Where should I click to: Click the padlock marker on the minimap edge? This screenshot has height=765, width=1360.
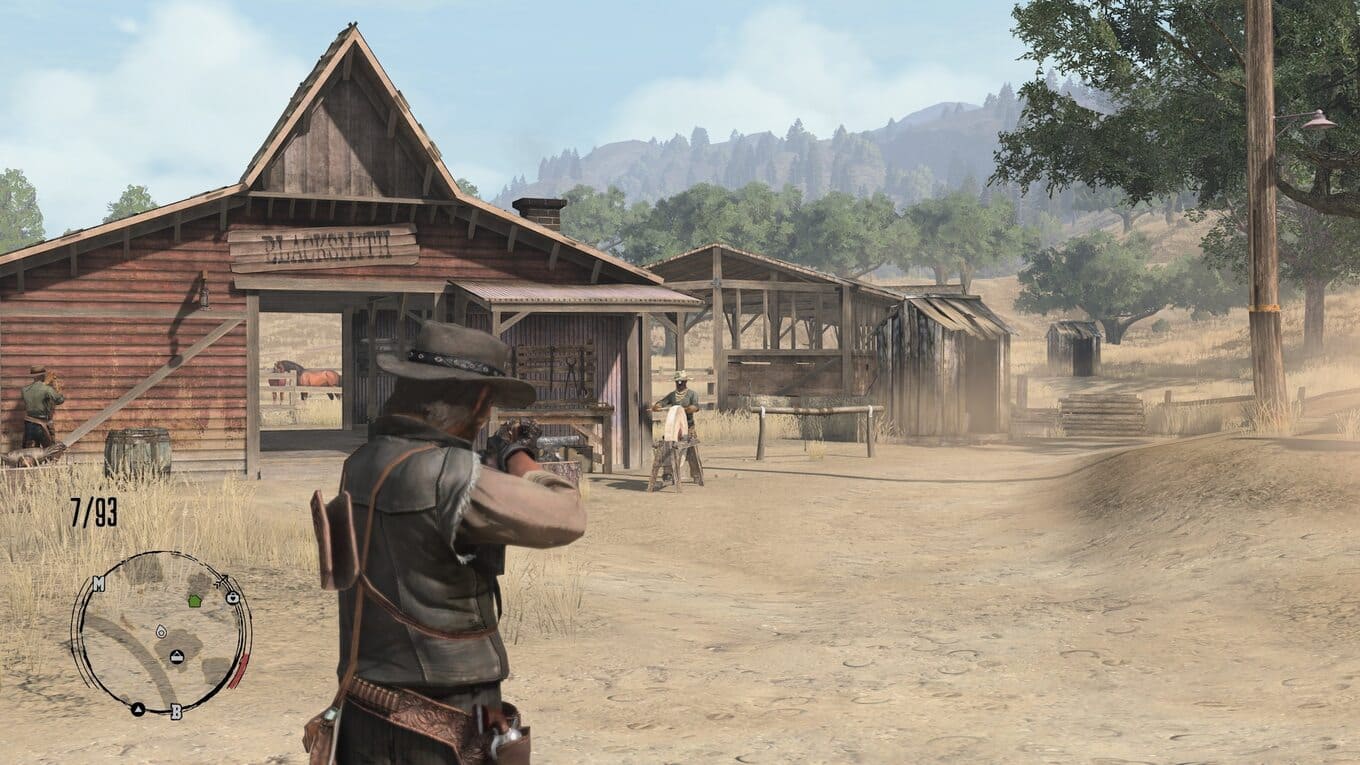[x=232, y=597]
